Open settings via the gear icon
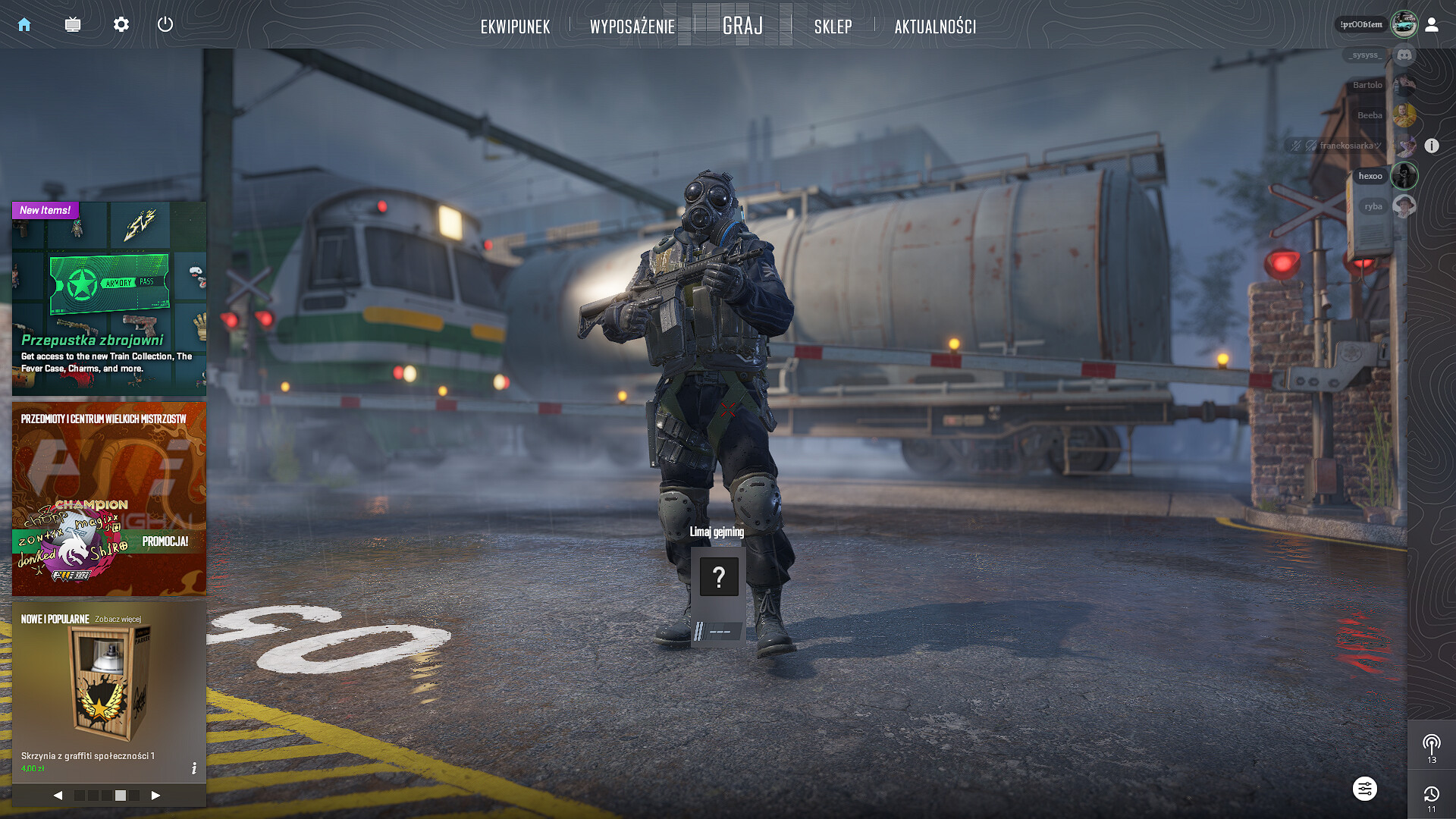Viewport: 1456px width, 819px height. [x=121, y=25]
